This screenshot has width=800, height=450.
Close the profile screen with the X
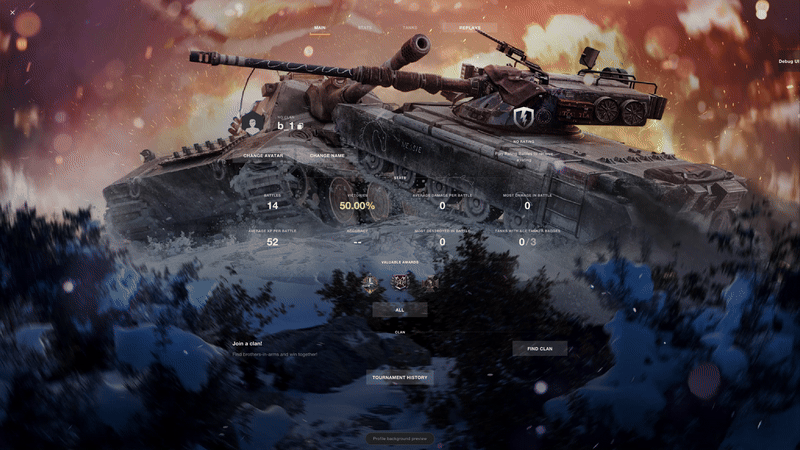coord(12,13)
